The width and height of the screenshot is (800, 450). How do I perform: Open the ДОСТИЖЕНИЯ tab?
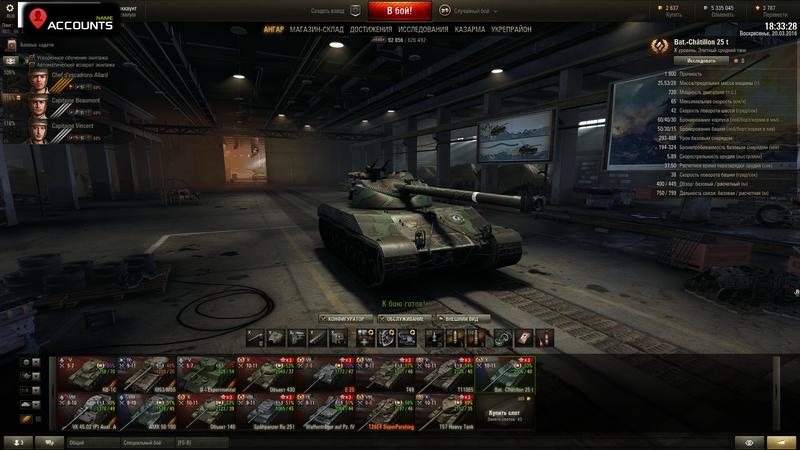(371, 30)
